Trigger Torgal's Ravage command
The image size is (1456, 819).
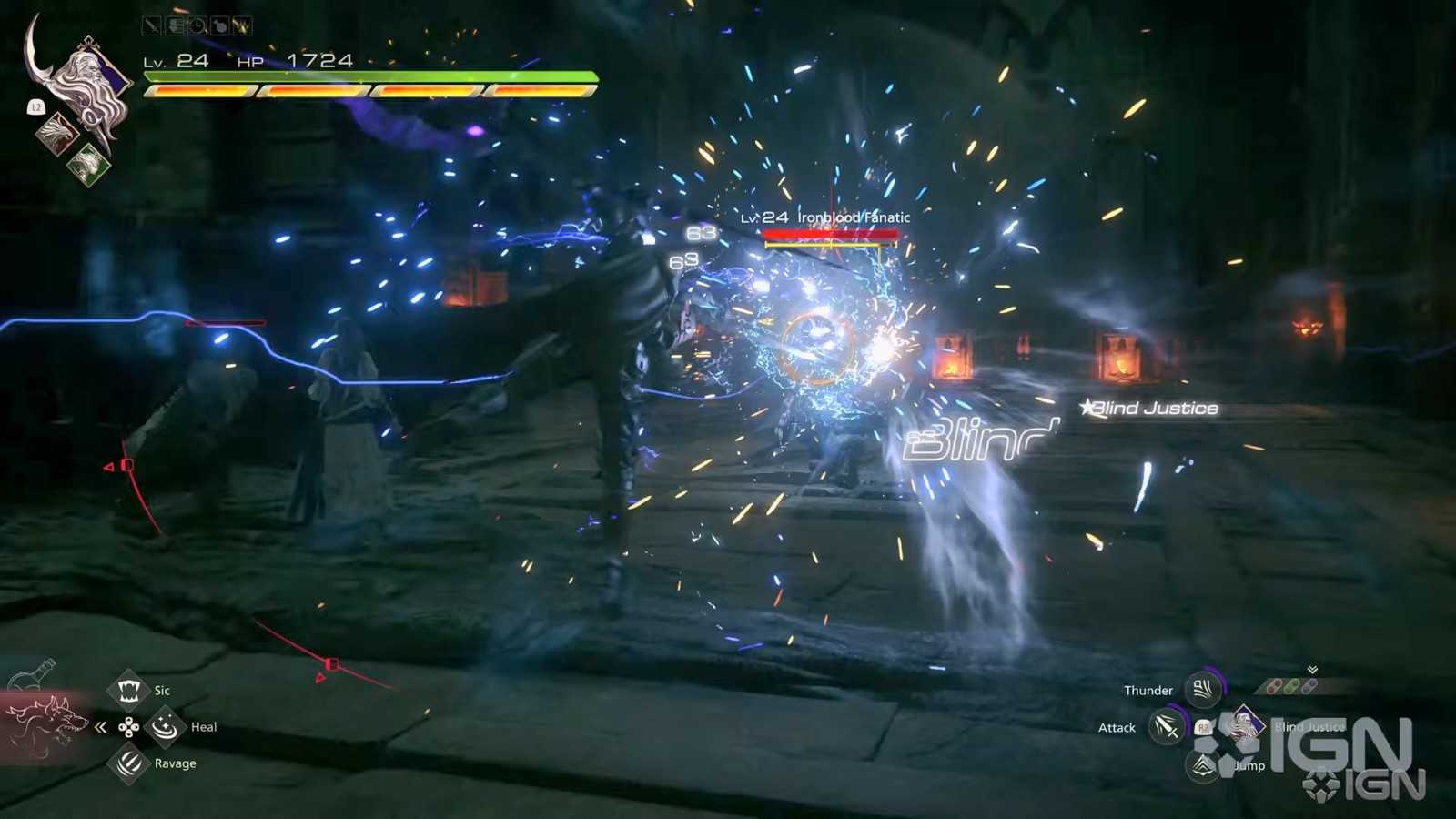click(128, 763)
